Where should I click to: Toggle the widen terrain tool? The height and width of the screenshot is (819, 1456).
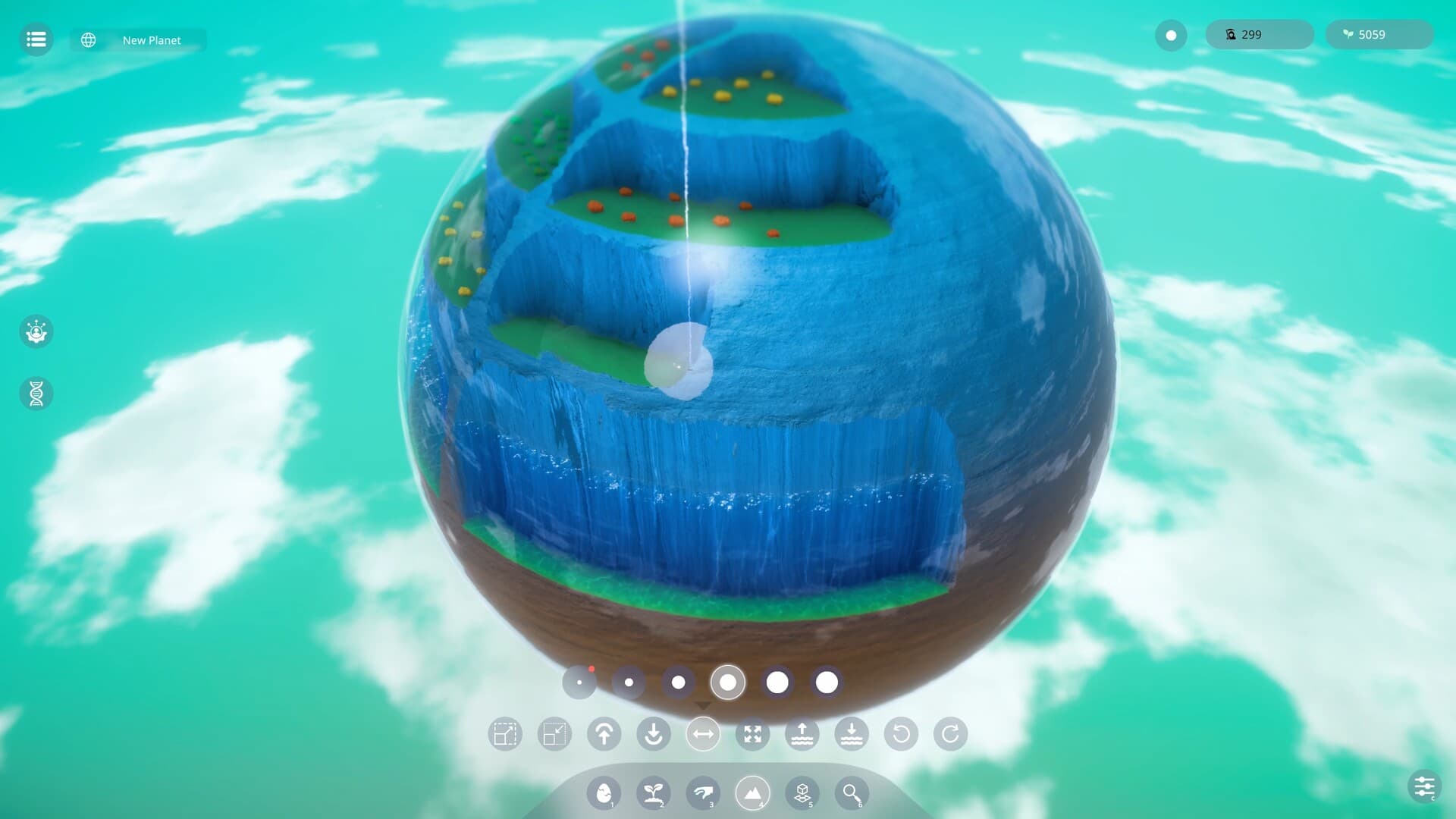[x=702, y=734]
